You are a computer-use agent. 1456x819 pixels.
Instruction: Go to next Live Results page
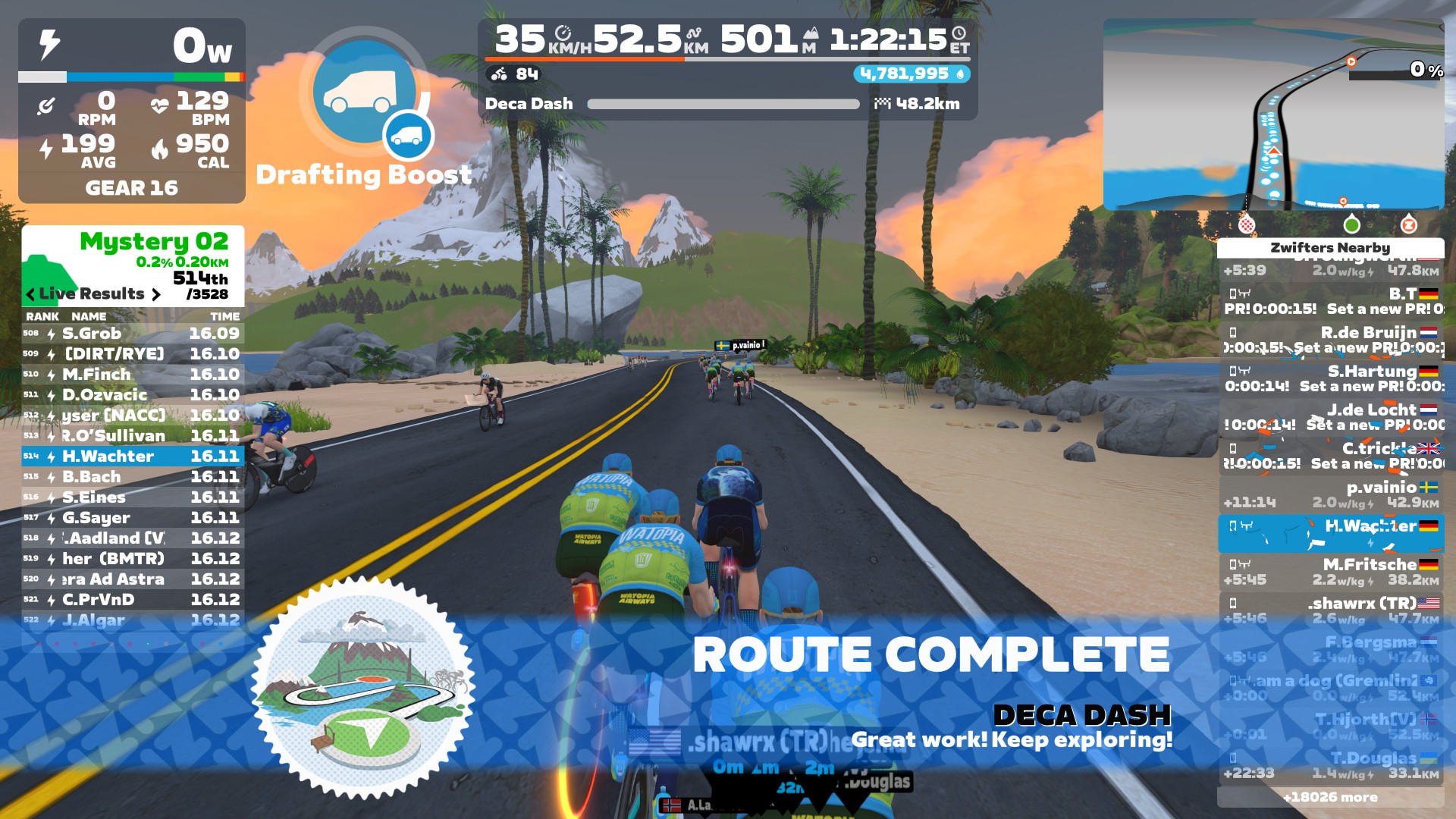(x=156, y=294)
